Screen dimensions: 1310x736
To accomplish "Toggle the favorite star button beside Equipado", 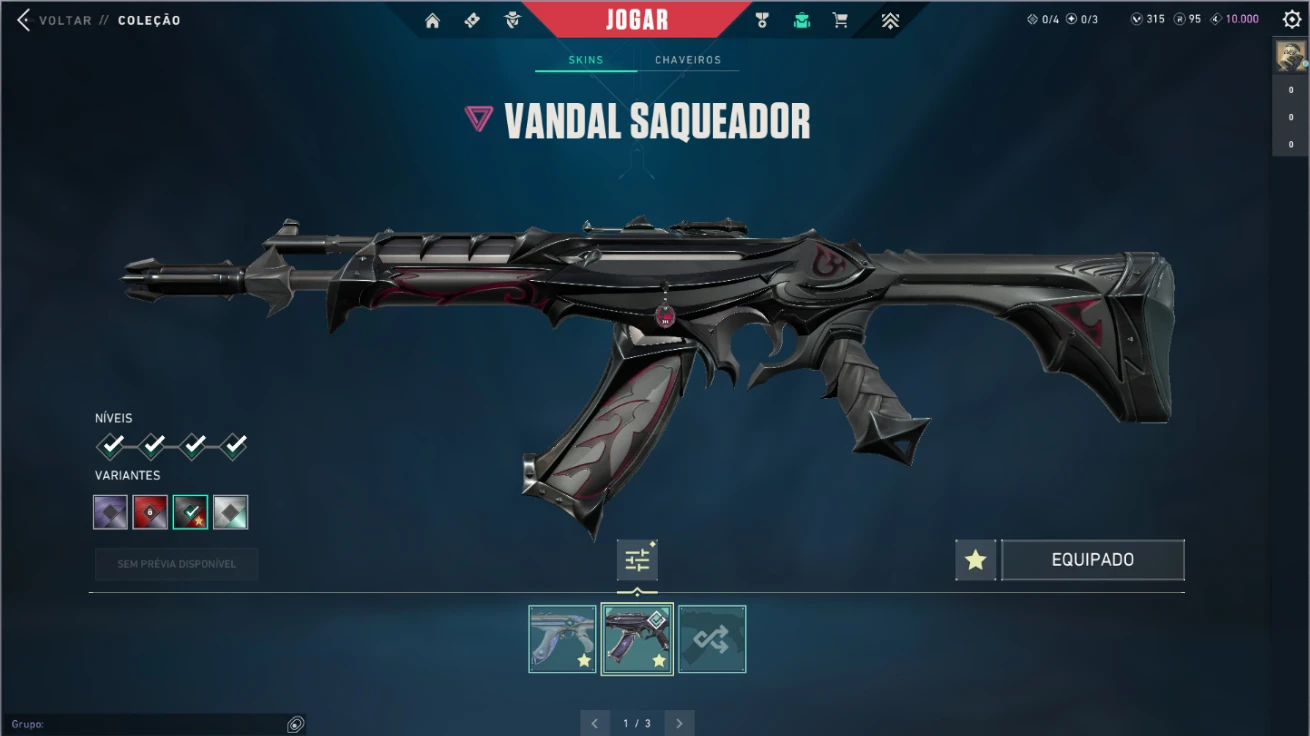I will [x=975, y=560].
